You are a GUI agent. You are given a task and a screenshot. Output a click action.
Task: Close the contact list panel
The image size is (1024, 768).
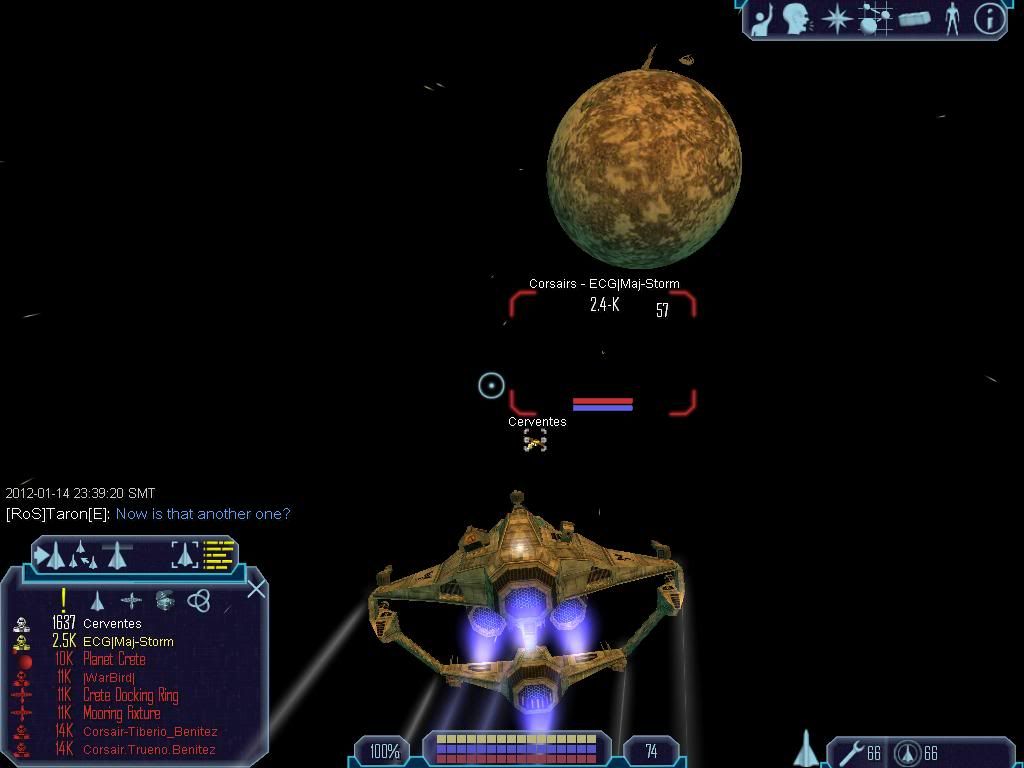[256, 589]
